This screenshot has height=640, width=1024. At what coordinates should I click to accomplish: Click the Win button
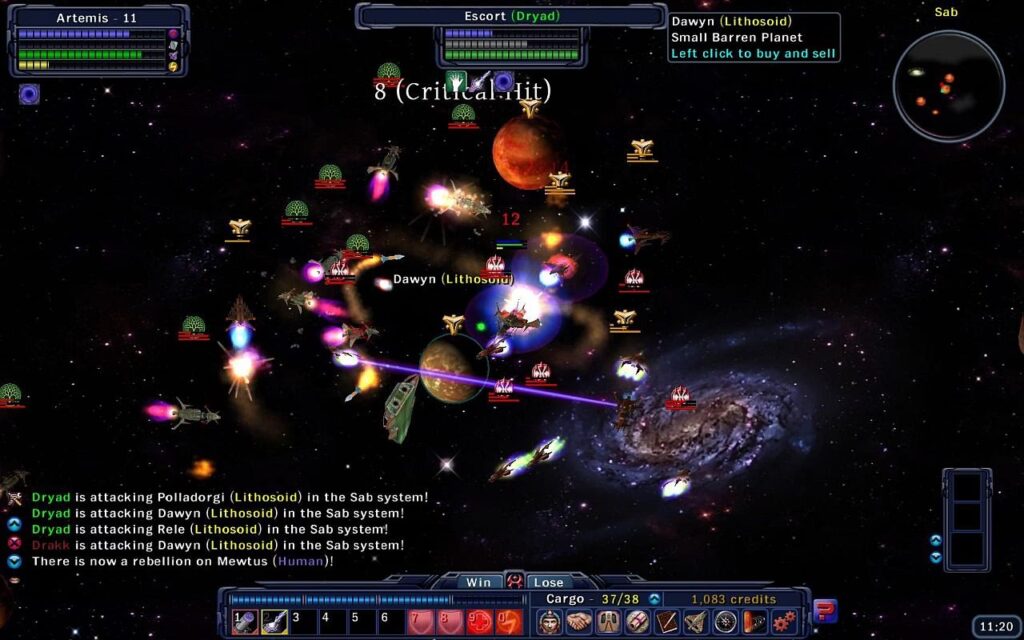[478, 582]
